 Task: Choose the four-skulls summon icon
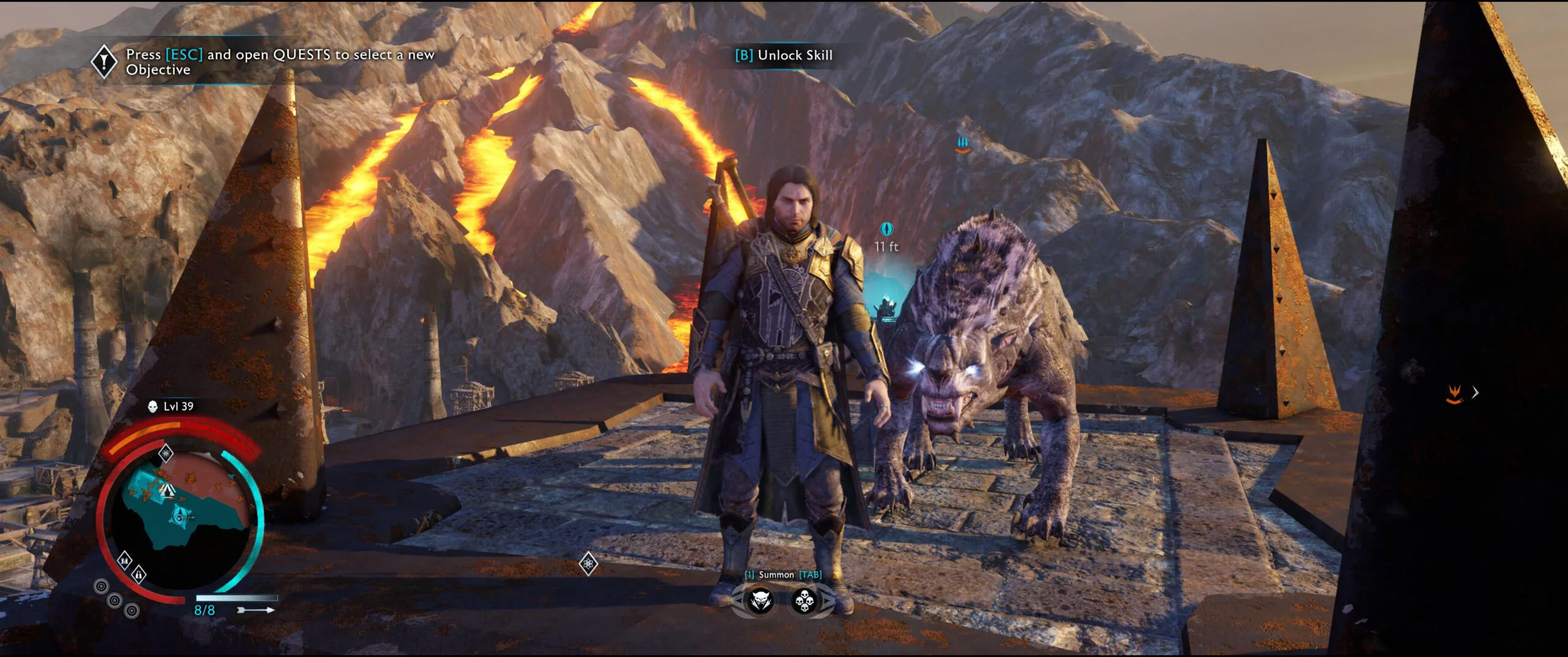coord(804,601)
